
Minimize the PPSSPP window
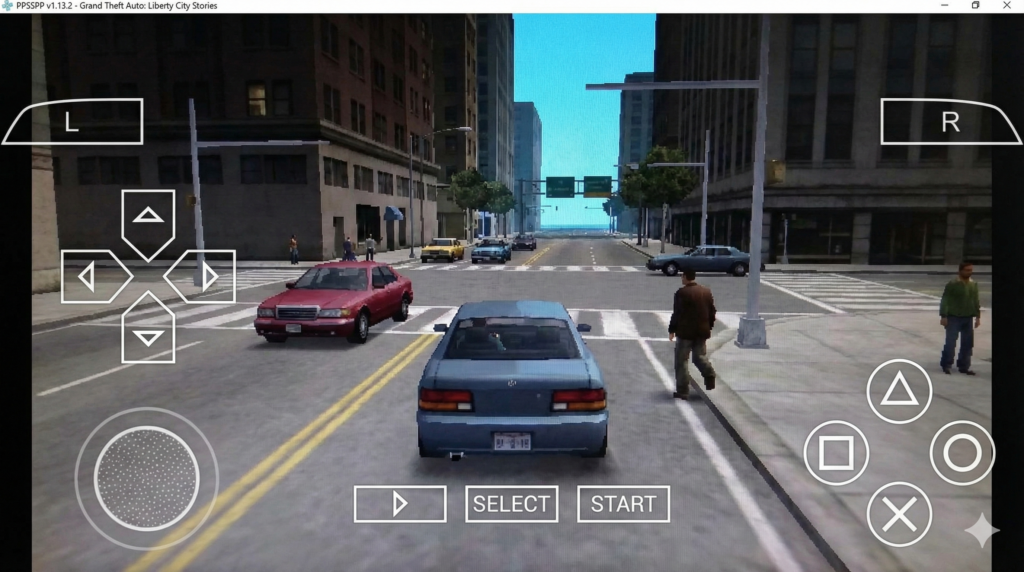[x=944, y=6]
